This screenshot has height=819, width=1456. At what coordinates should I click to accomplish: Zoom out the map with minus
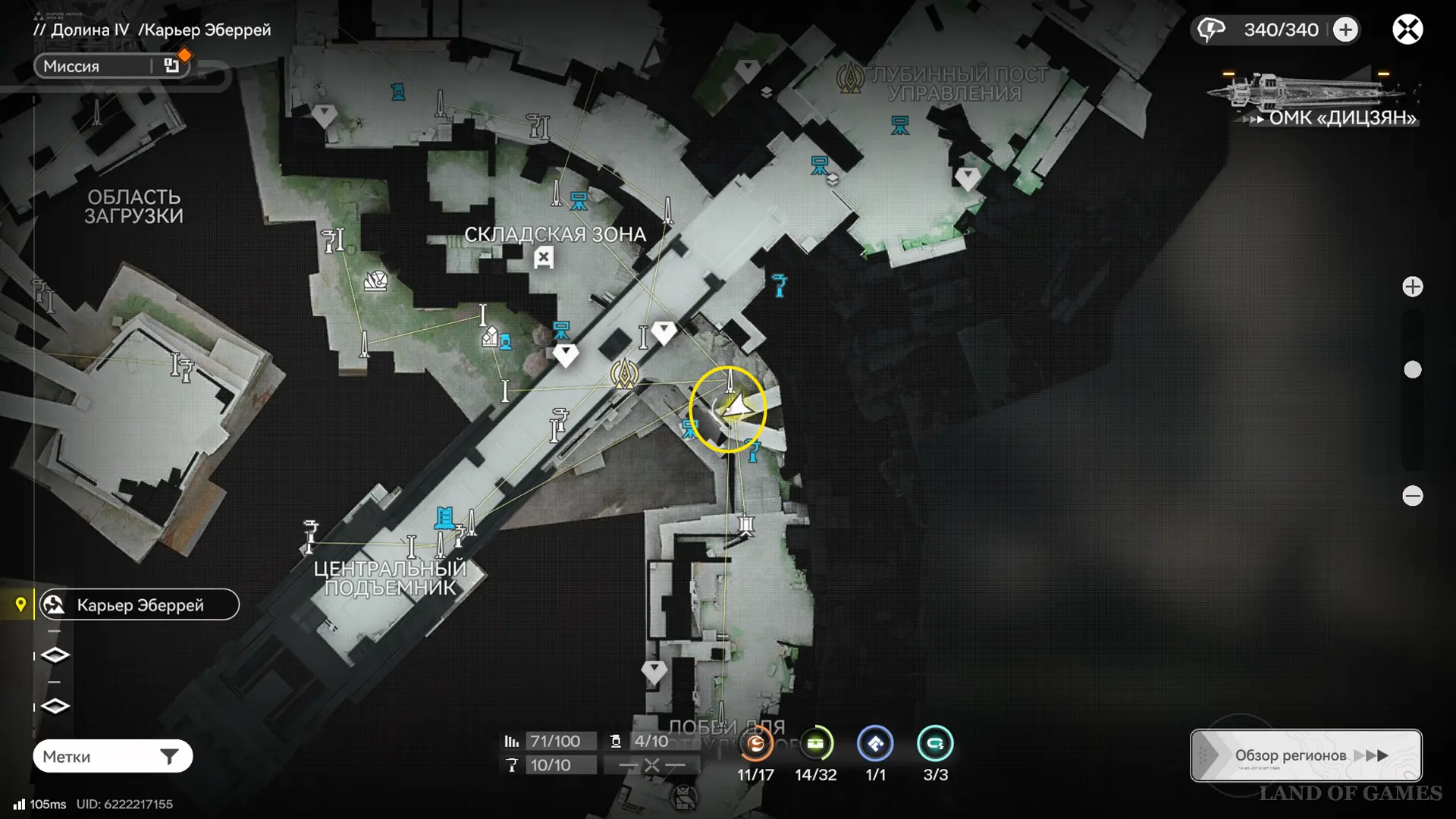click(x=1413, y=496)
